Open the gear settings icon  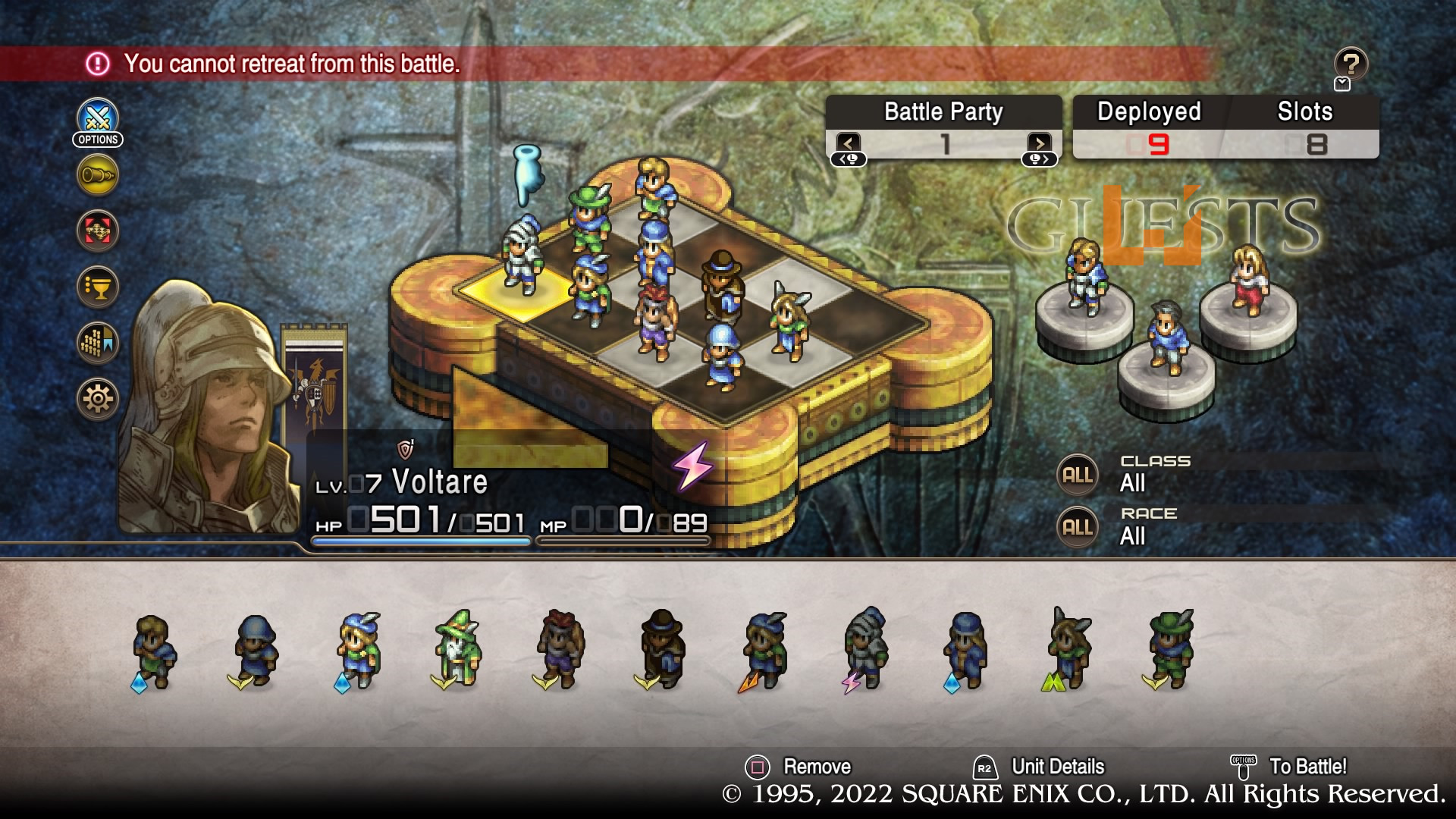[98, 398]
